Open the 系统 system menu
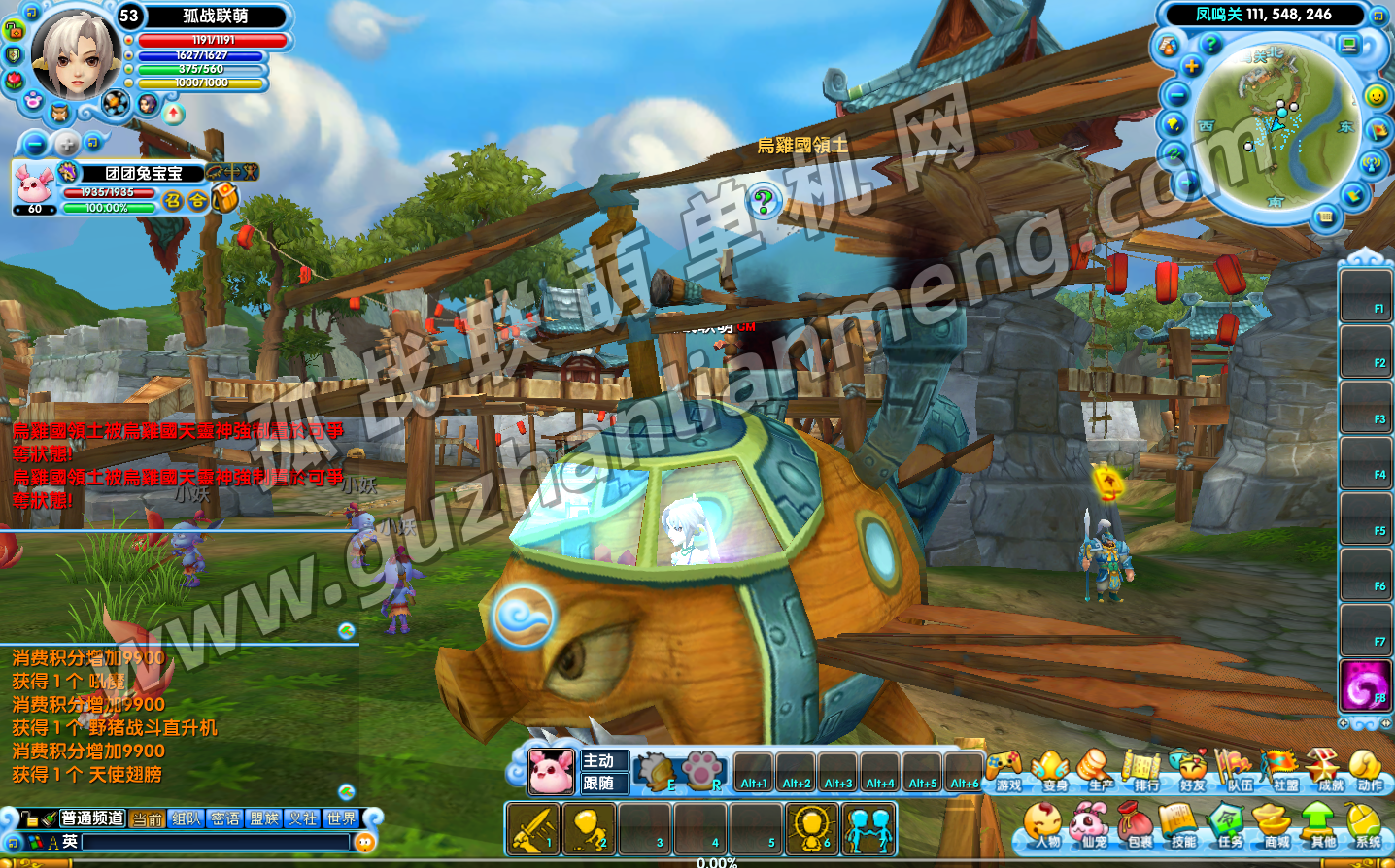The width and height of the screenshot is (1395, 868). (1366, 825)
